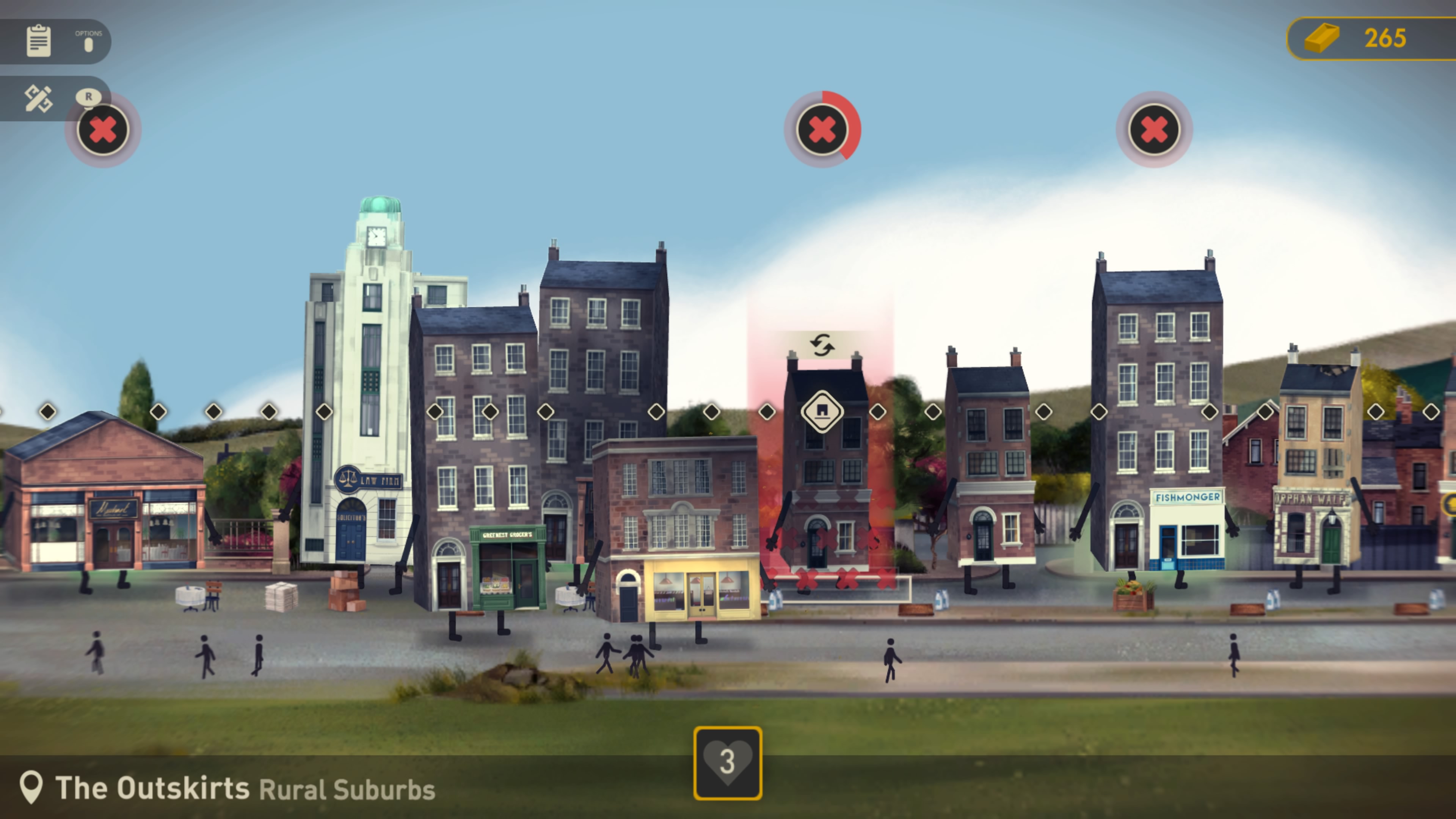The height and width of the screenshot is (819, 1456).
Task: Select the house marker on the highlighted building
Action: point(822,411)
